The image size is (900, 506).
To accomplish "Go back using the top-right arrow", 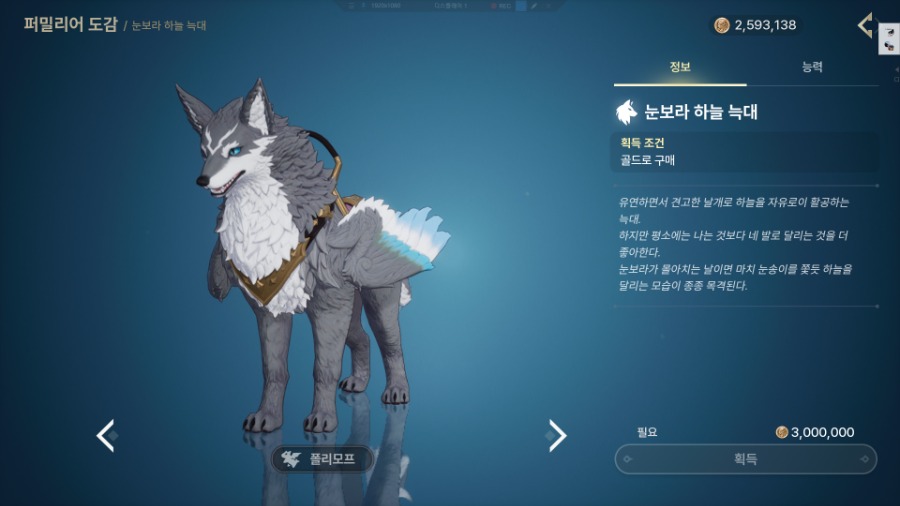I will (x=865, y=25).
